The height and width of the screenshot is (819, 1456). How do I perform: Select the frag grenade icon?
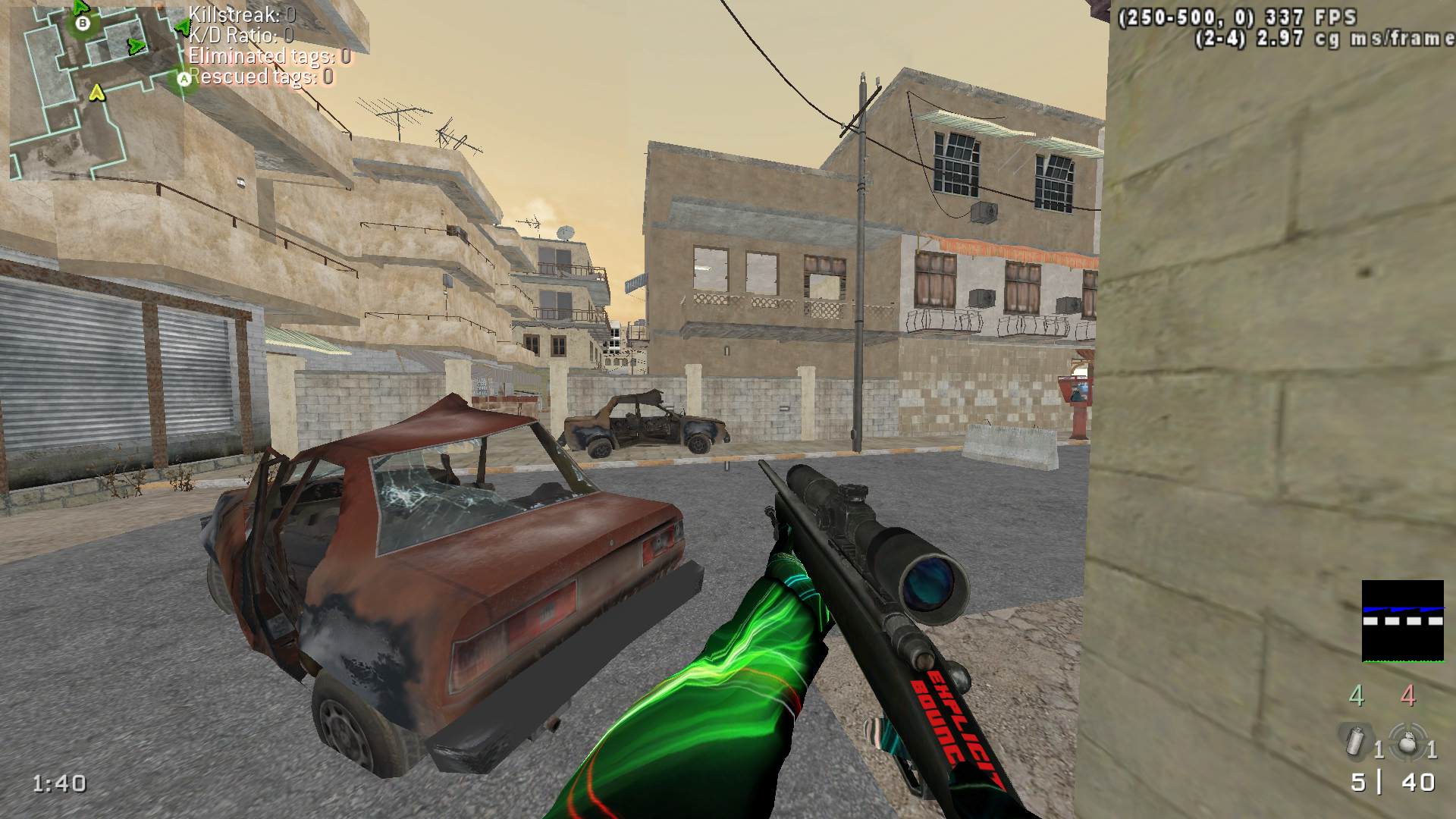(1407, 741)
